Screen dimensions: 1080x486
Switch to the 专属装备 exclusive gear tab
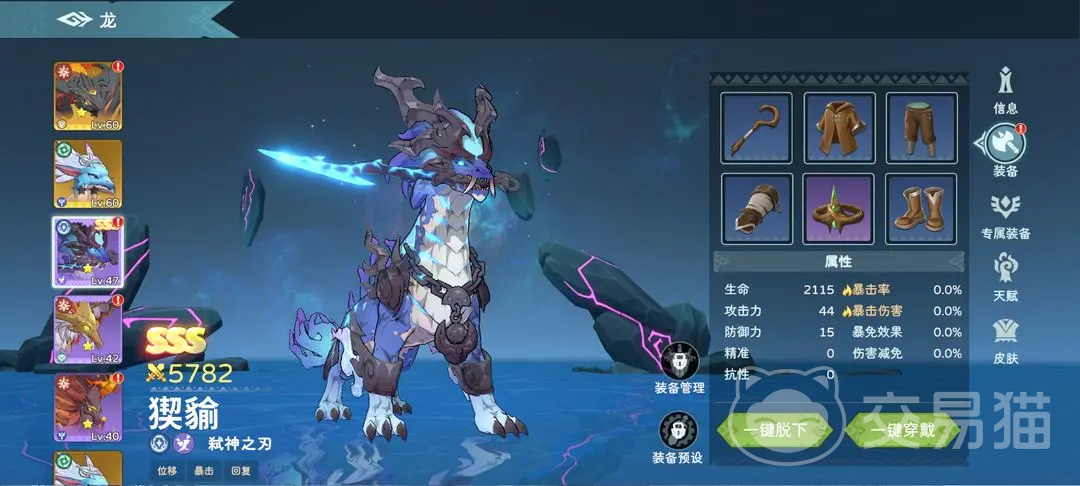click(x=1005, y=214)
